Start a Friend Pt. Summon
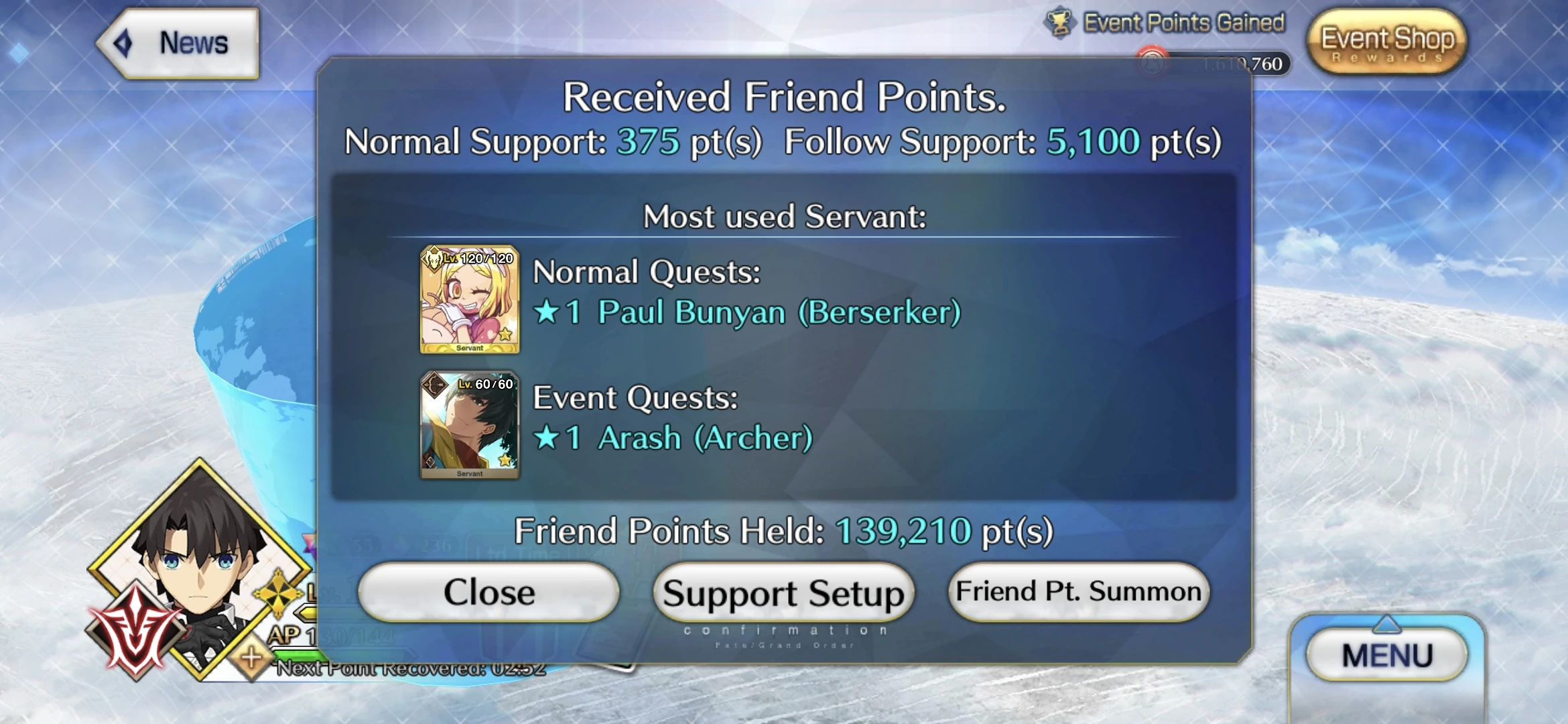 (x=1079, y=591)
